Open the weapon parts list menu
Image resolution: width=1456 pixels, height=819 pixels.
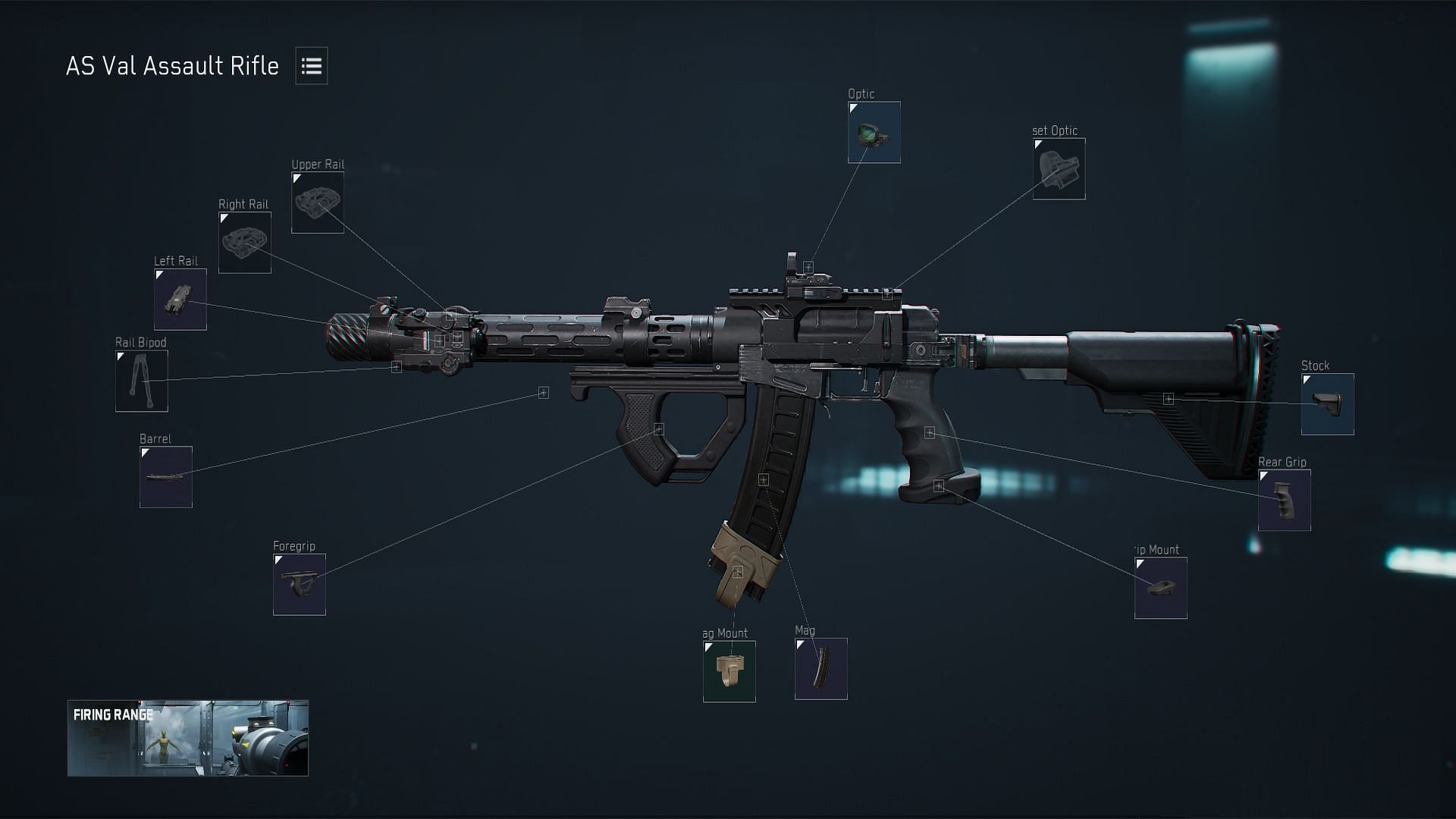click(310, 66)
